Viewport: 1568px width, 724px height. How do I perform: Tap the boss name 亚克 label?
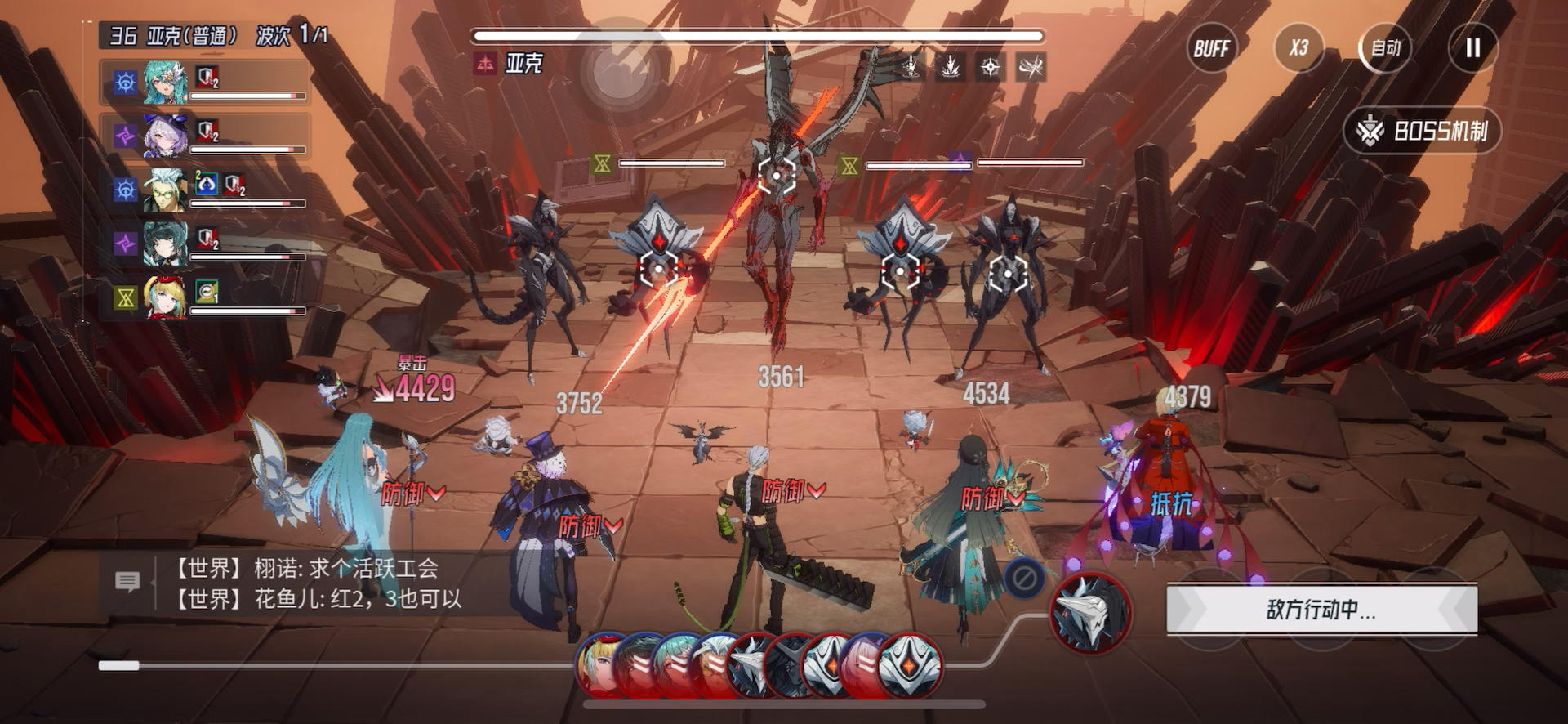(523, 64)
